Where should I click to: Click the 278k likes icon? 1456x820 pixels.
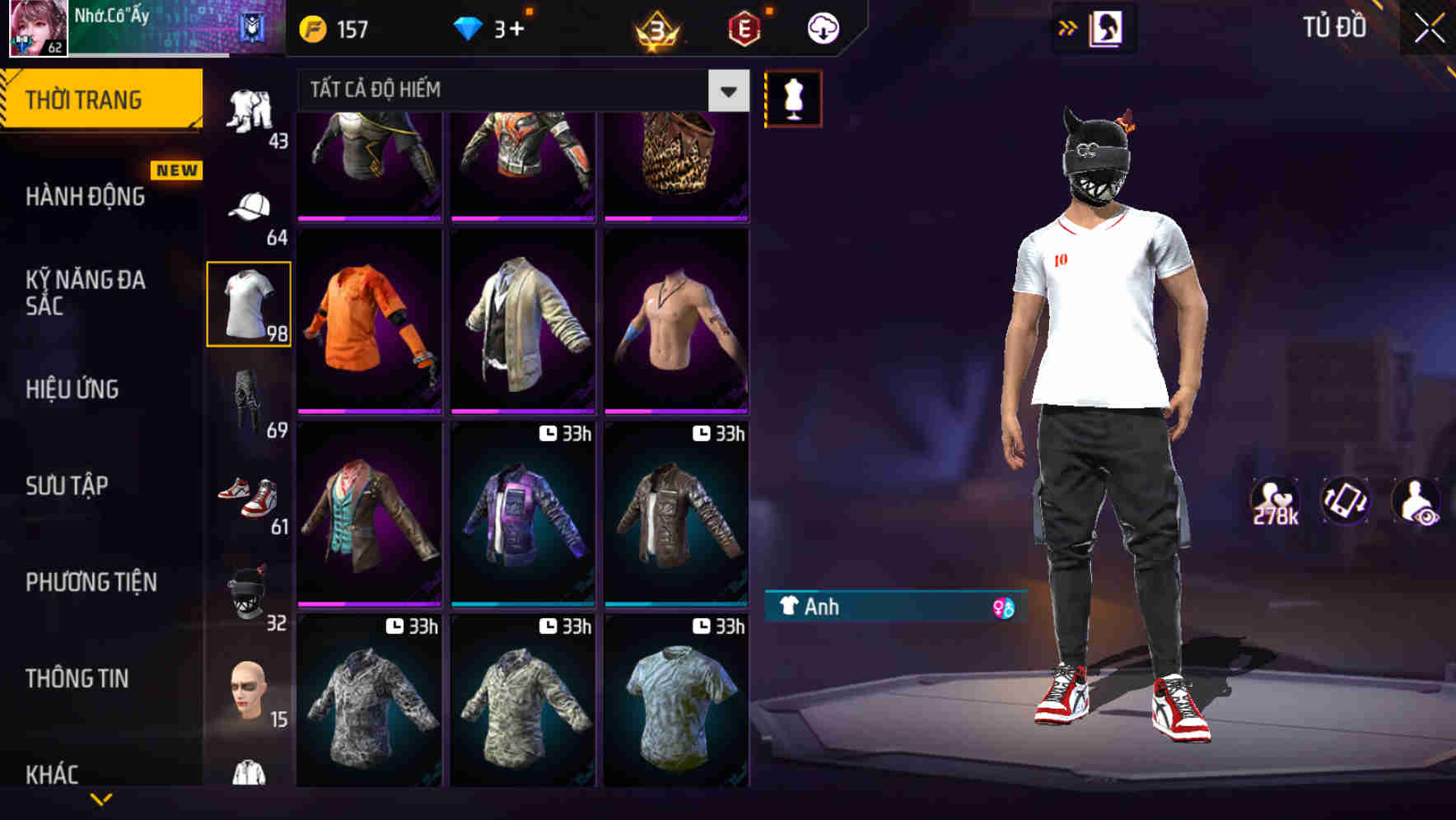(1275, 501)
